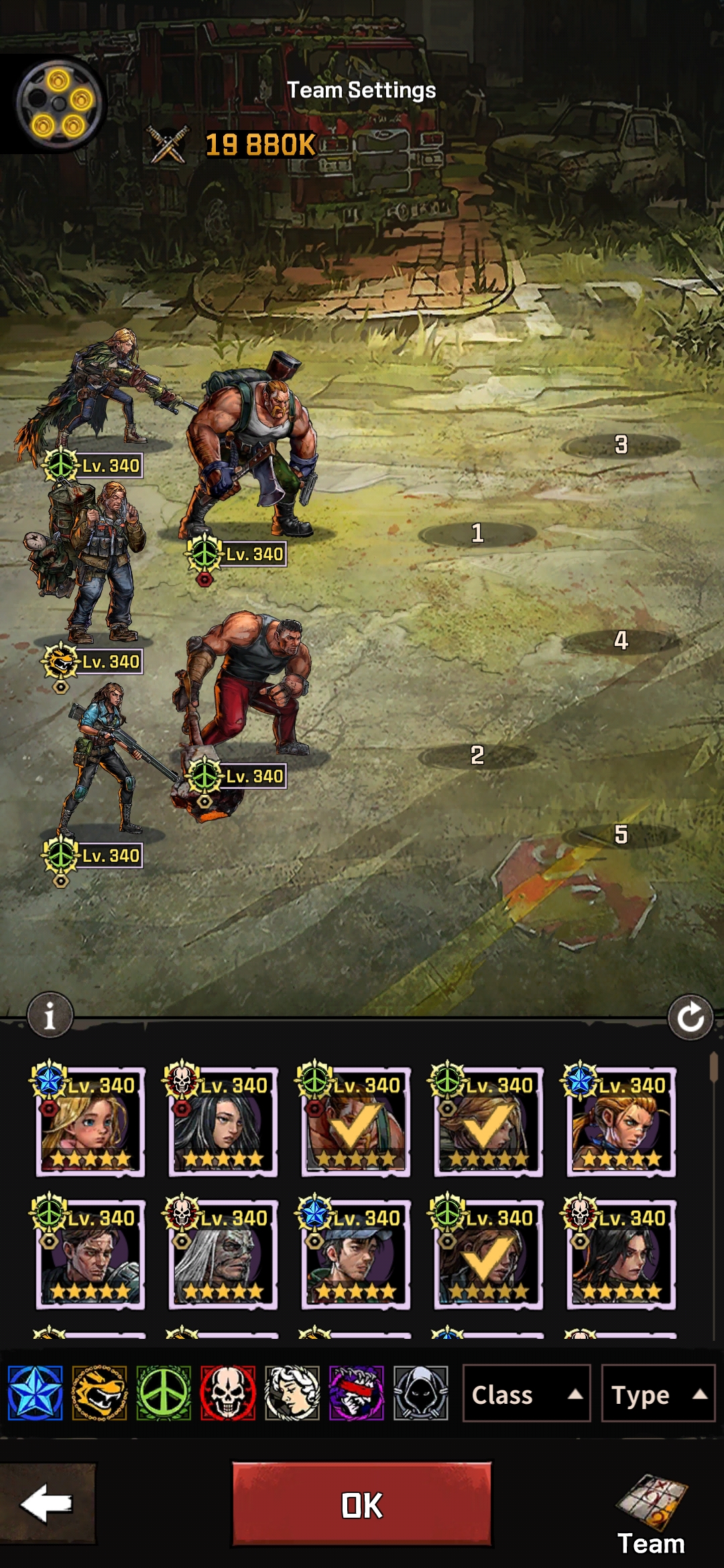Filter heroes by green peace-sign faction
Viewport: 724px width, 1568px height.
click(x=164, y=1394)
